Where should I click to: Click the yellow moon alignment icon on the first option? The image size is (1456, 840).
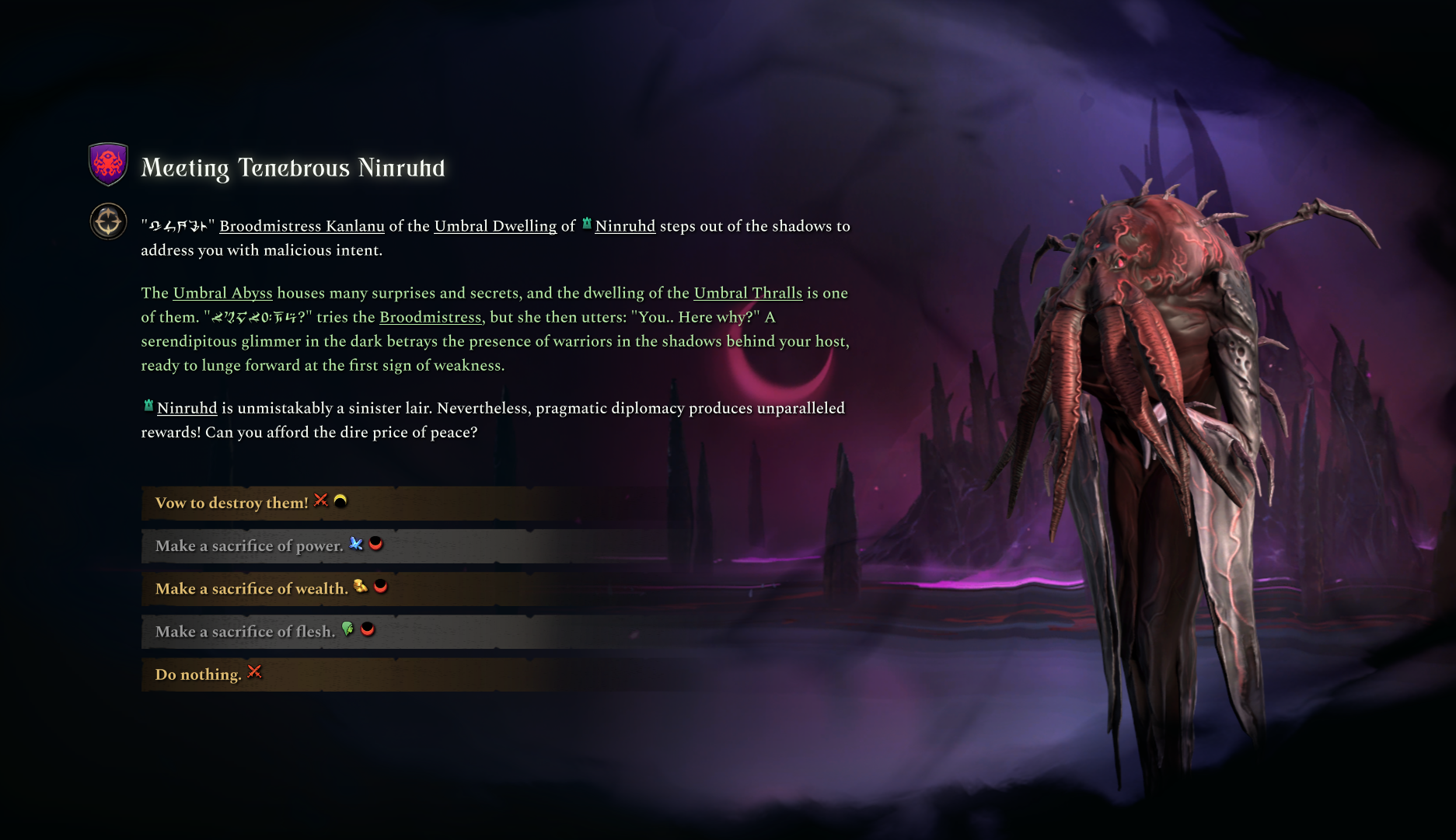pyautogui.click(x=340, y=502)
